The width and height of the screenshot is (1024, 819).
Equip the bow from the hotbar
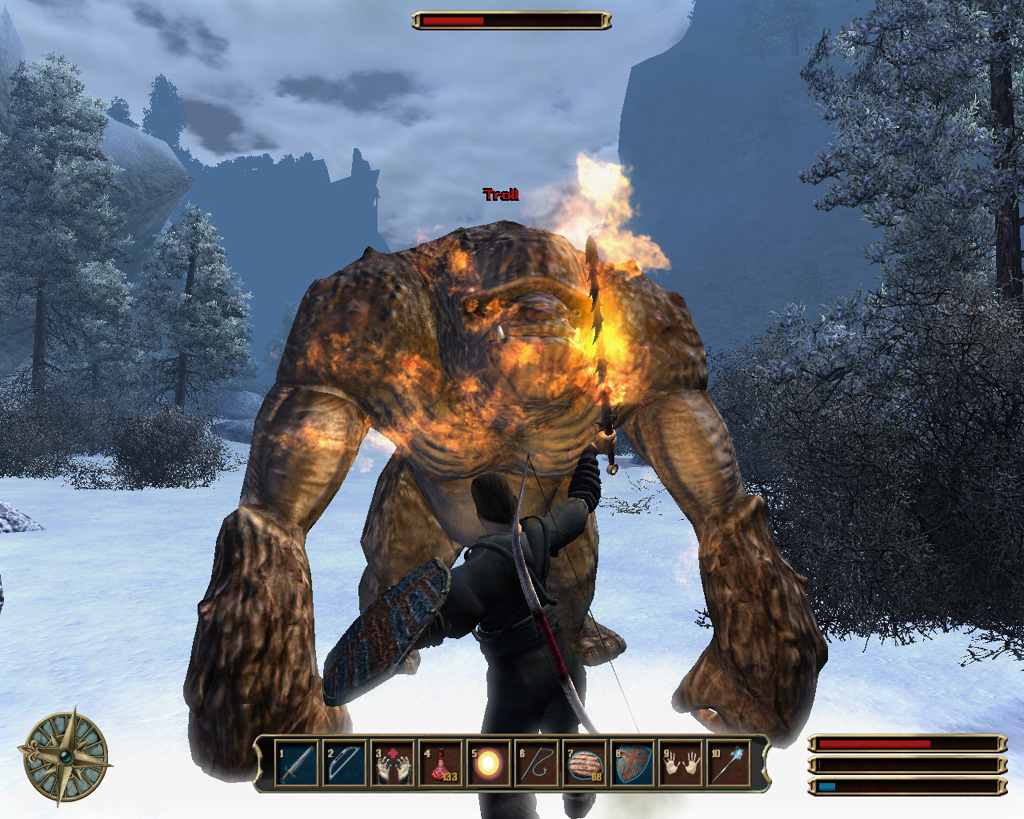pyautogui.click(x=344, y=765)
